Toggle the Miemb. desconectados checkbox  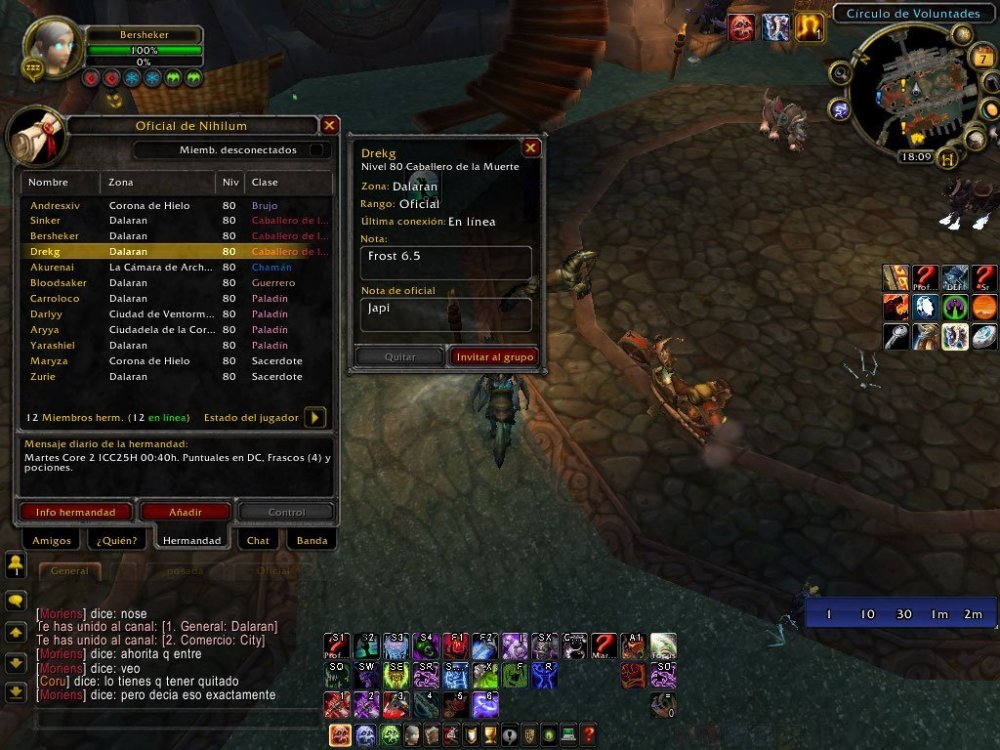coord(317,150)
